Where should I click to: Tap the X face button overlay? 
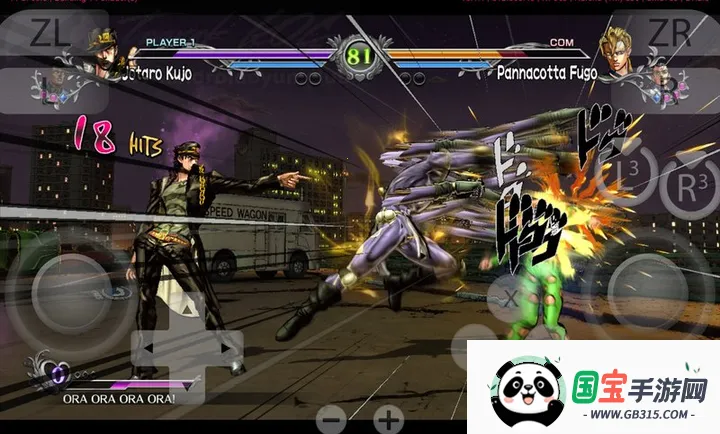[510, 297]
